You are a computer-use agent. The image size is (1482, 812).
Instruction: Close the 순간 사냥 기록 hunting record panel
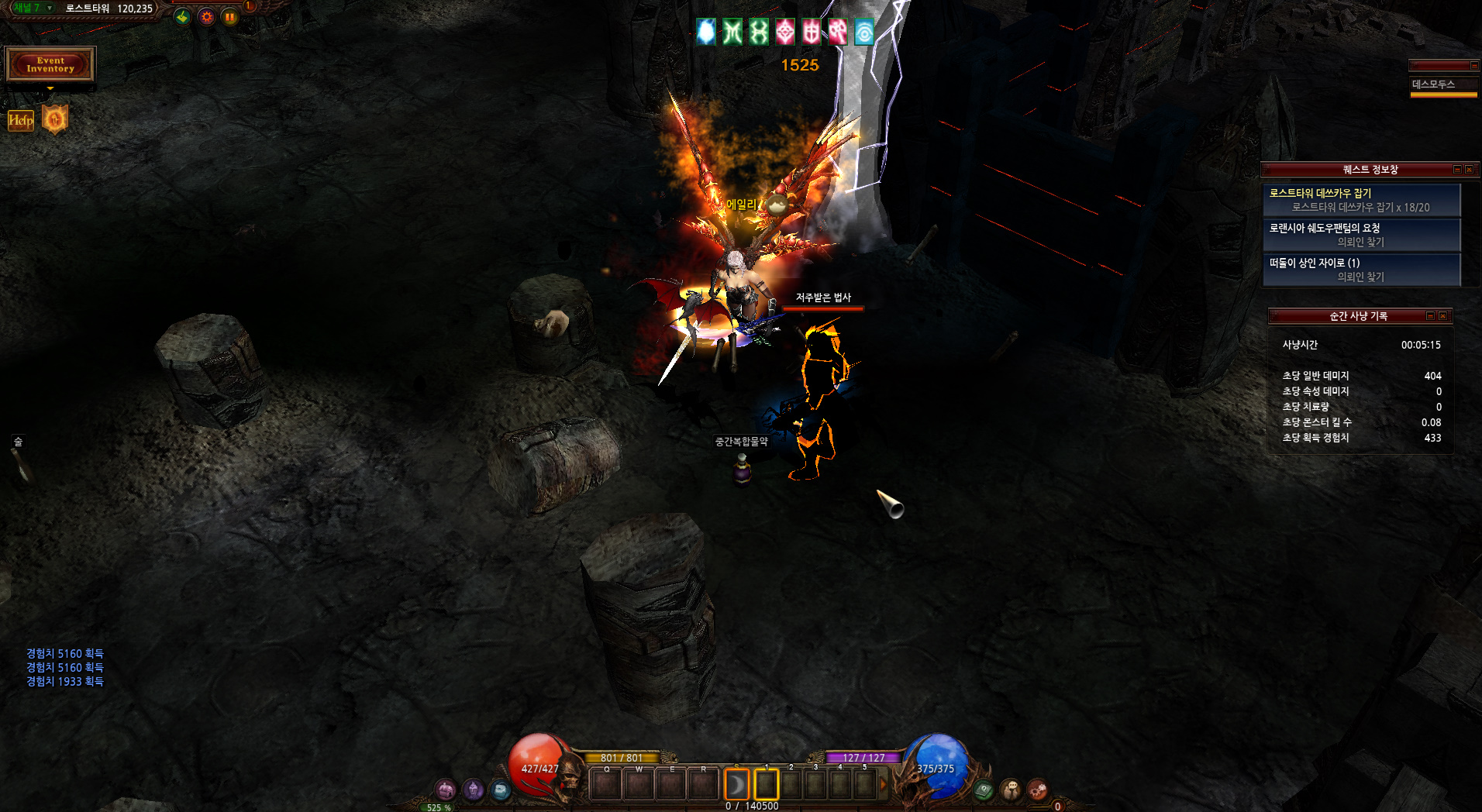(1442, 316)
